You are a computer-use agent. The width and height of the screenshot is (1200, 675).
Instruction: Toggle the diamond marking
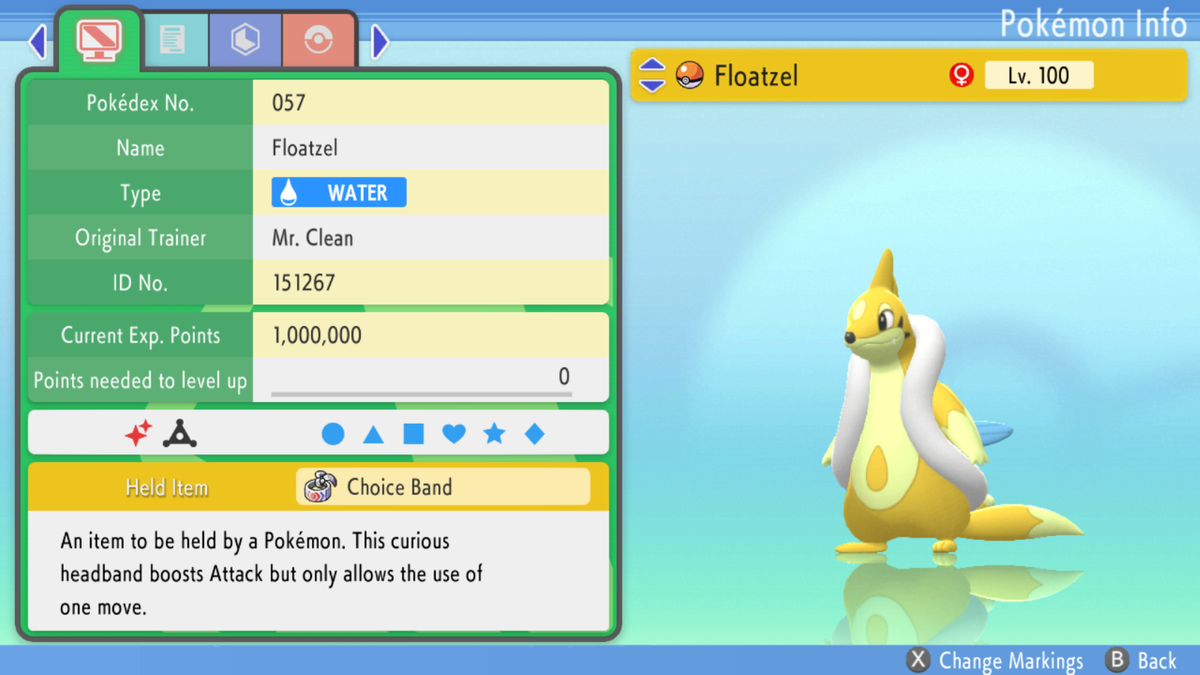click(535, 434)
